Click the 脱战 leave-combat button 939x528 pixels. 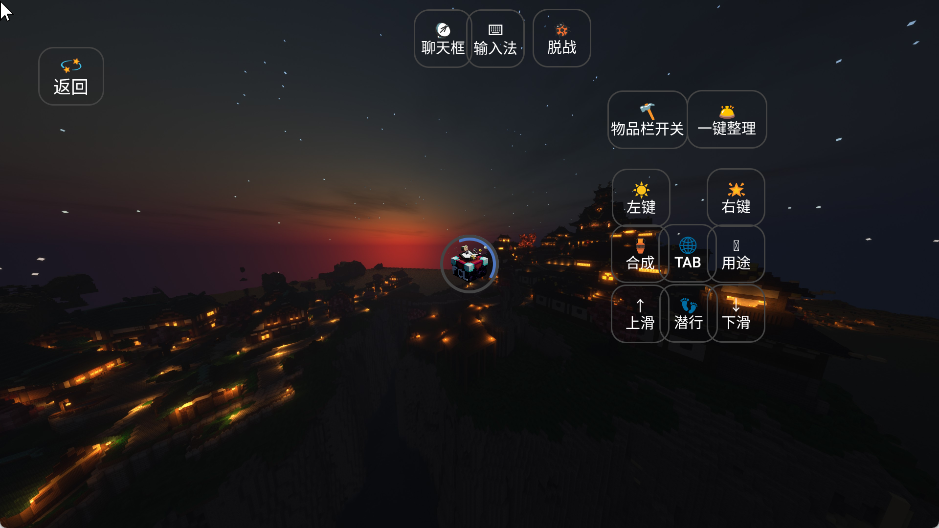tap(562, 39)
